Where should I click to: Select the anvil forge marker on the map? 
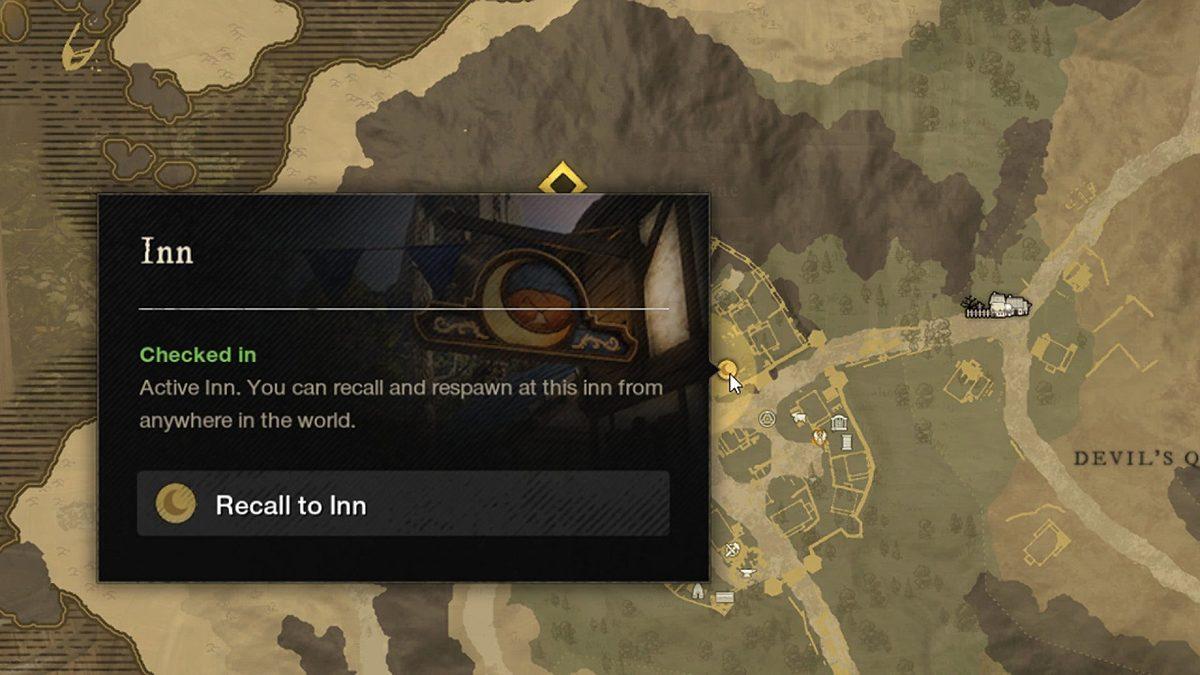pyautogui.click(x=745, y=574)
